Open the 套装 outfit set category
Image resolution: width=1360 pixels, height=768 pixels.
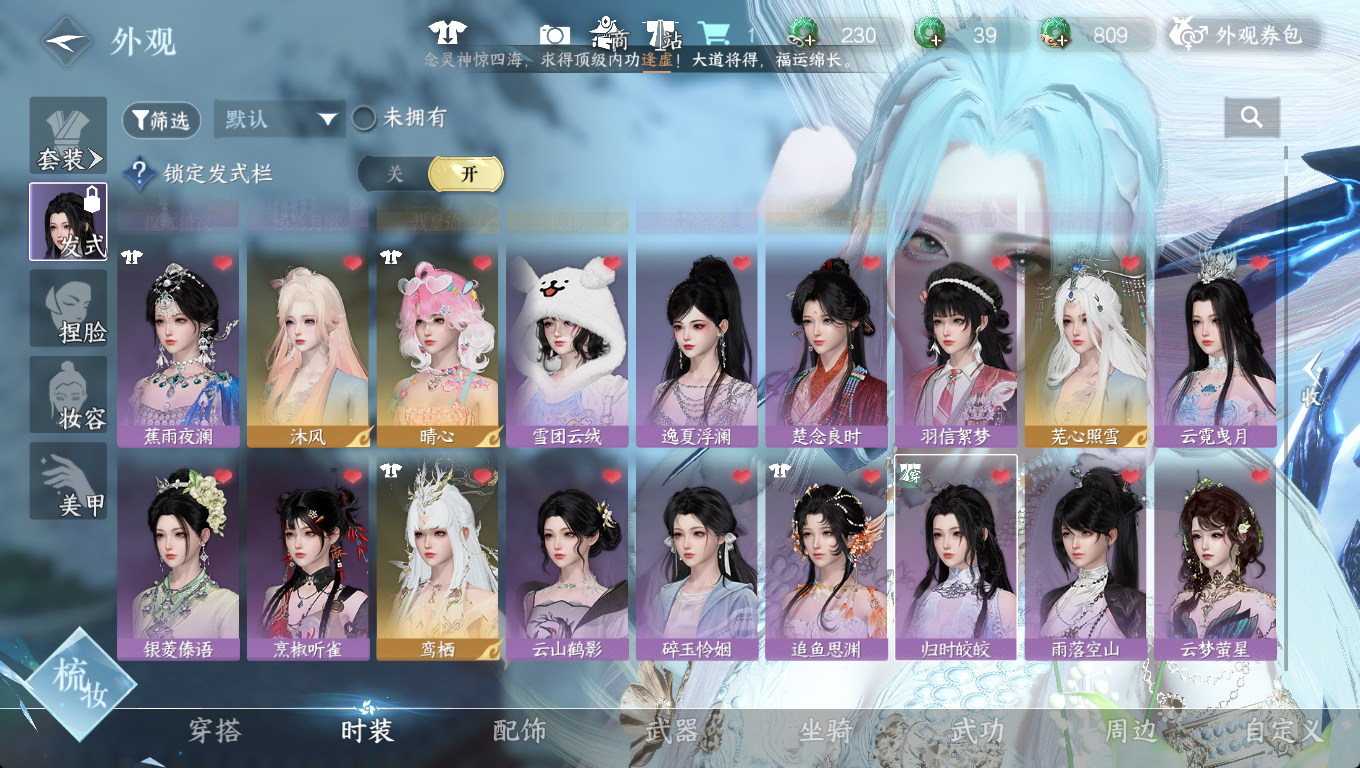coord(68,136)
